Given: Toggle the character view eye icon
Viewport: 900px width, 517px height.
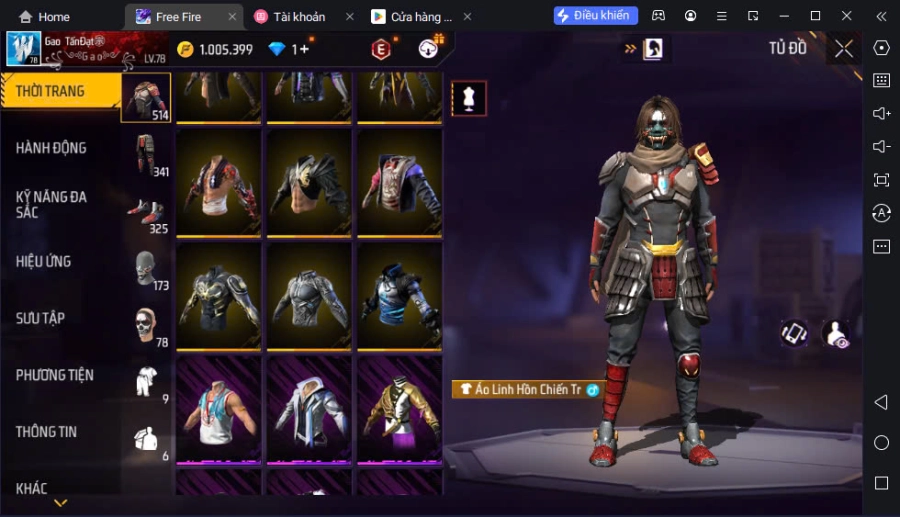Looking at the screenshot, I should pyautogui.click(x=835, y=334).
